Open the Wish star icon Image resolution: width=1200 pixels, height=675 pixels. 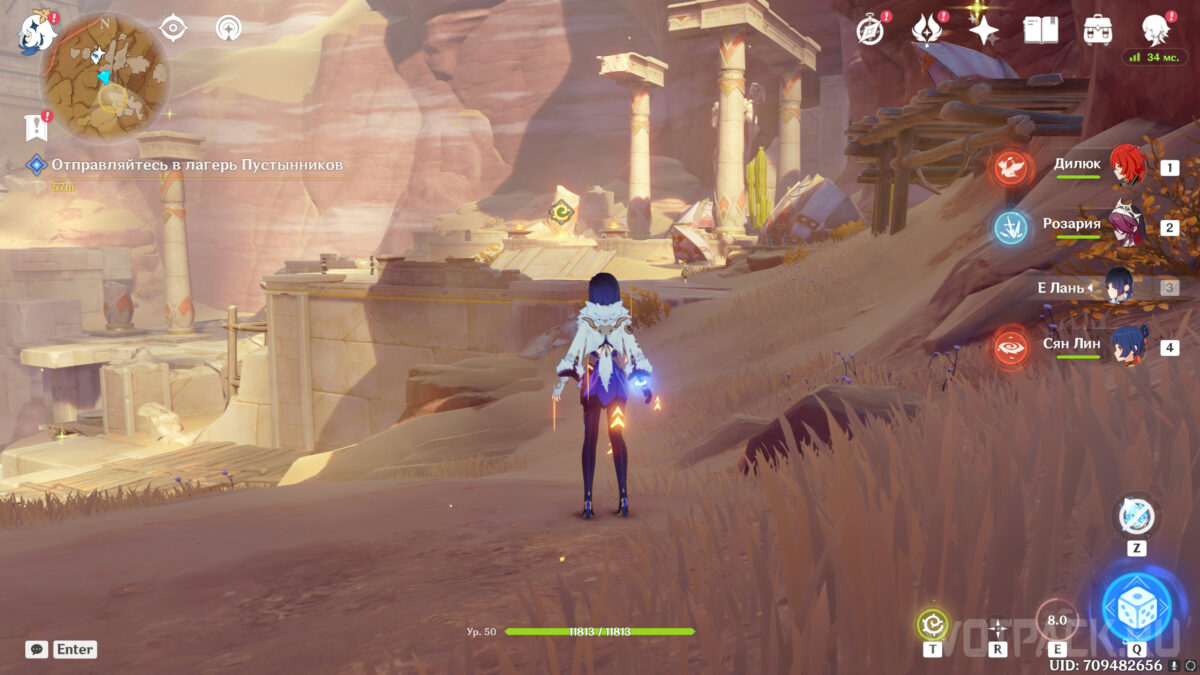tap(984, 31)
